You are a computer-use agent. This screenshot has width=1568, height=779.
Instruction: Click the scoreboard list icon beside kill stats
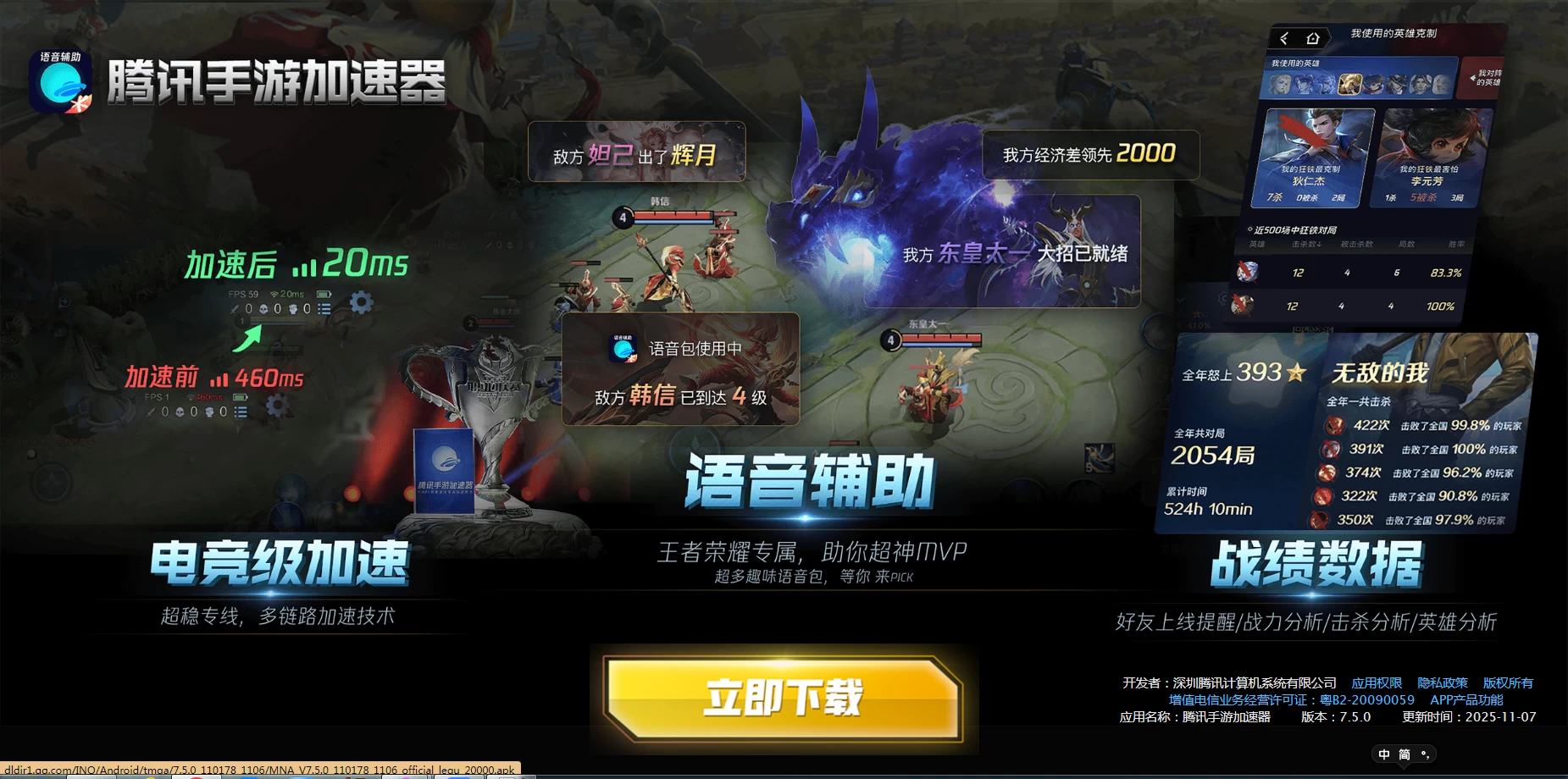324,309
